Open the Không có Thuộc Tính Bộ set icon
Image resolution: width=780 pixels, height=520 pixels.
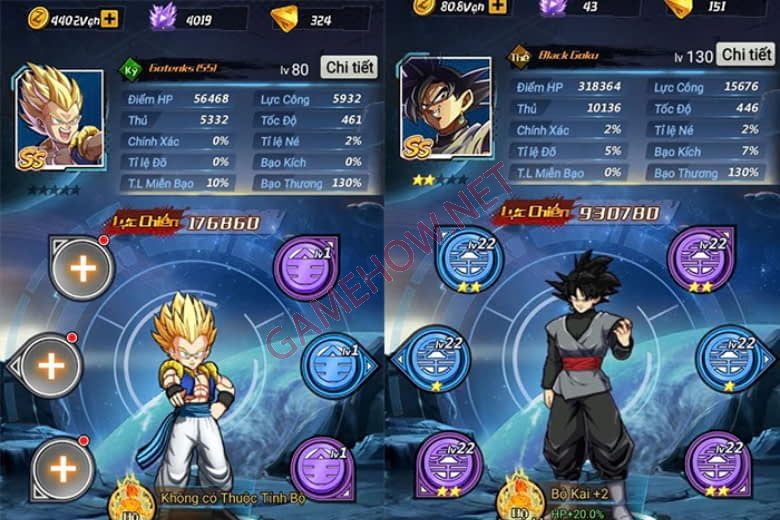click(131, 497)
